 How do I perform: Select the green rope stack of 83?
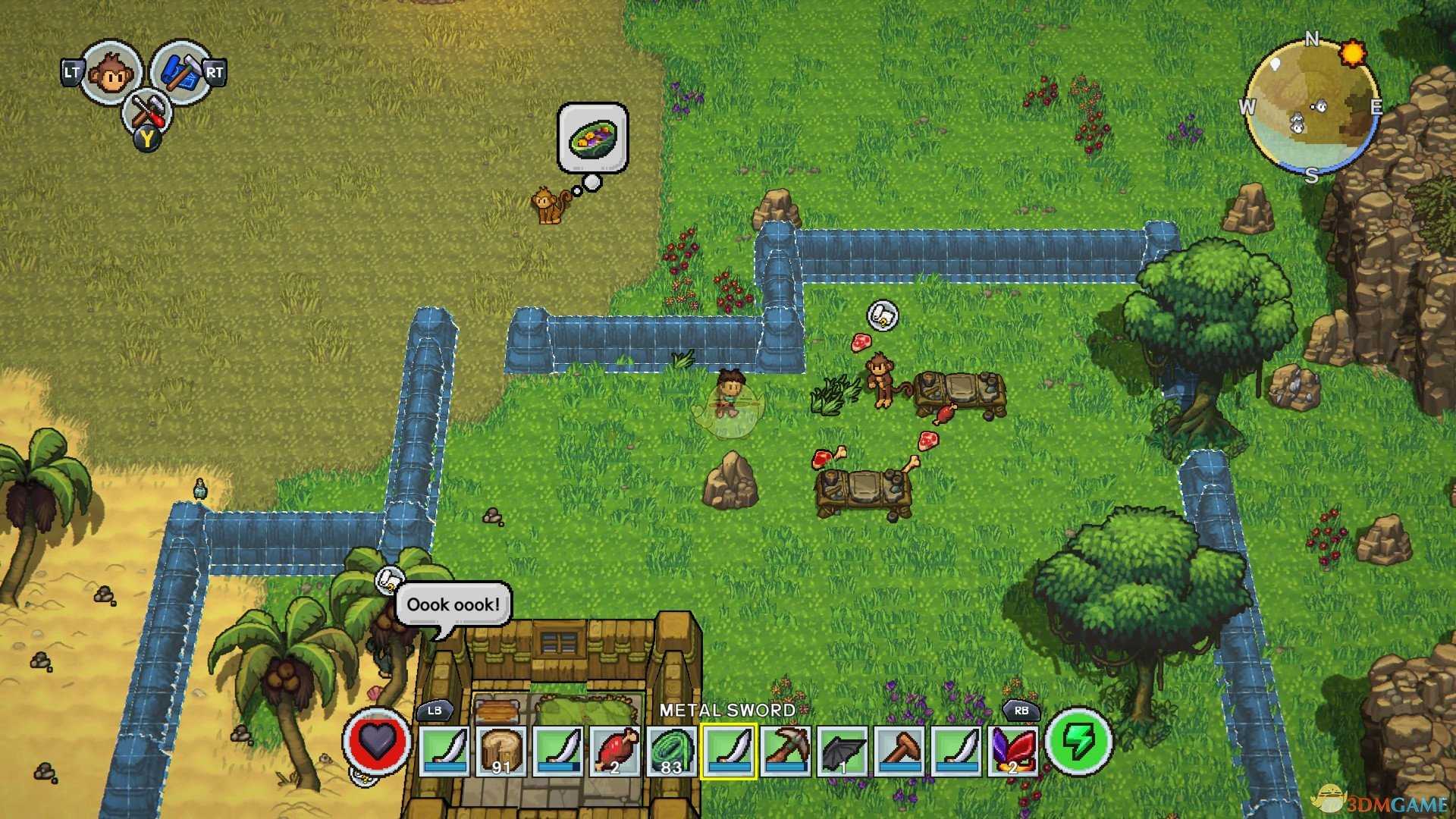click(x=672, y=751)
